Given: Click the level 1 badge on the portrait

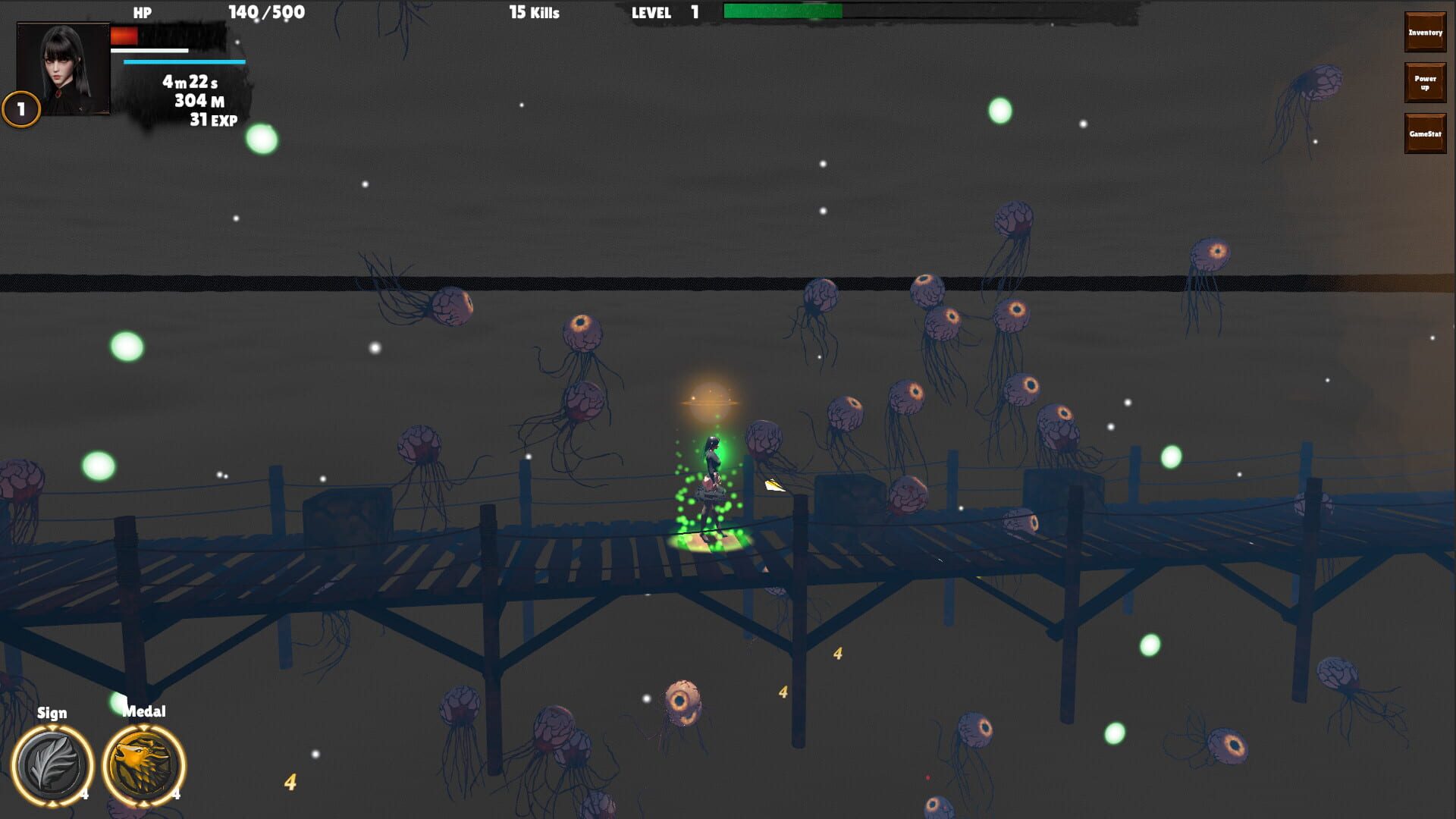Looking at the screenshot, I should click(x=20, y=108).
